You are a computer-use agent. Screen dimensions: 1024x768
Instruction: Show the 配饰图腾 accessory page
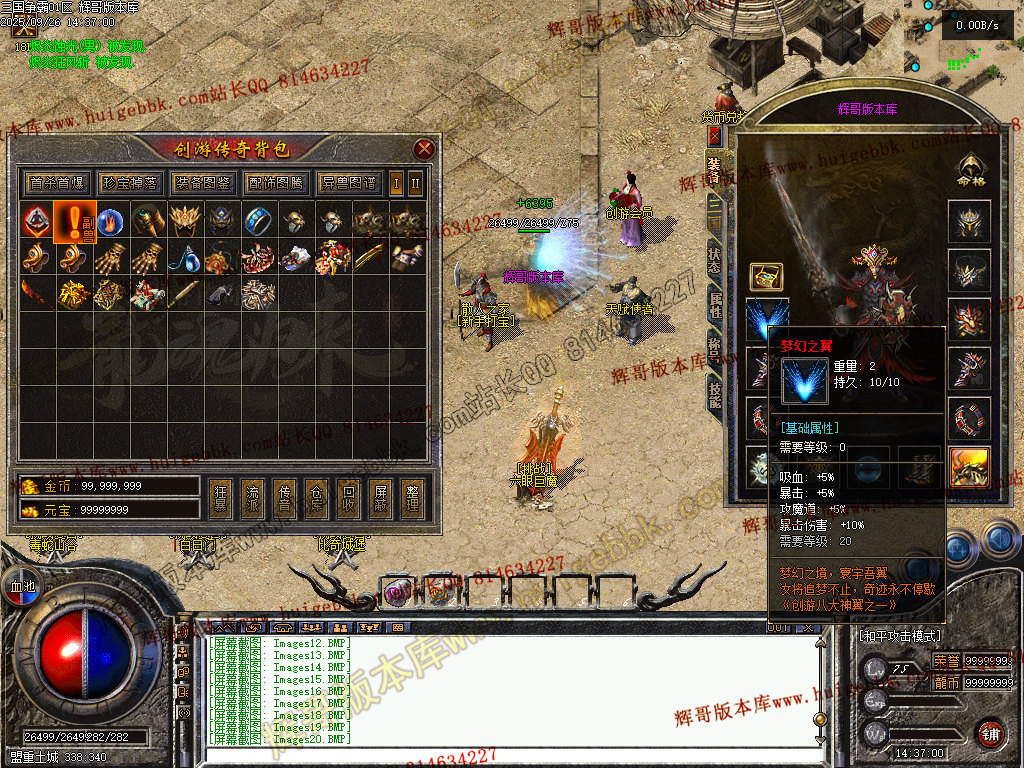coord(275,183)
